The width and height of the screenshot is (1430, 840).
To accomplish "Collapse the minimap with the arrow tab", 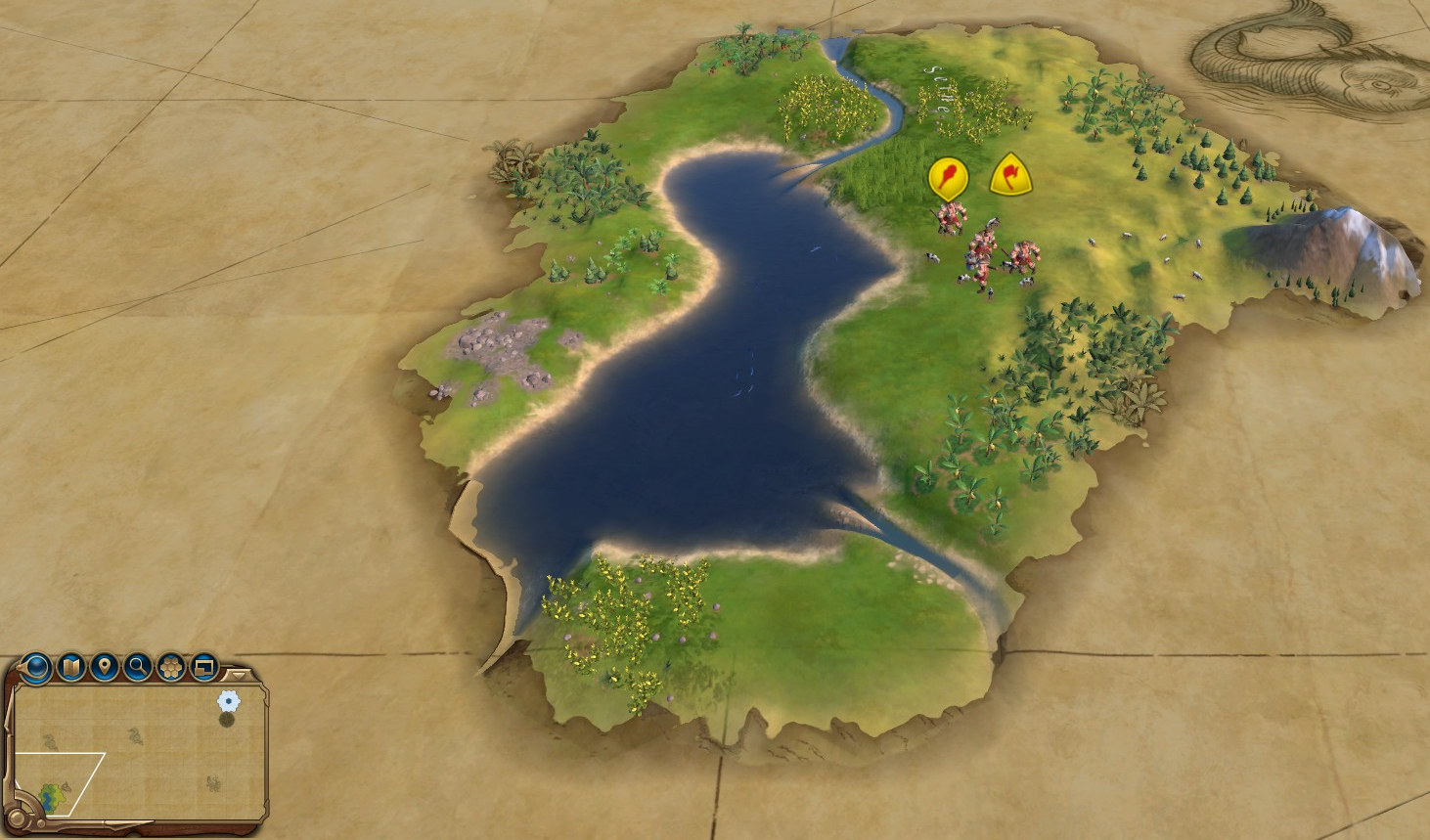I will (237, 675).
